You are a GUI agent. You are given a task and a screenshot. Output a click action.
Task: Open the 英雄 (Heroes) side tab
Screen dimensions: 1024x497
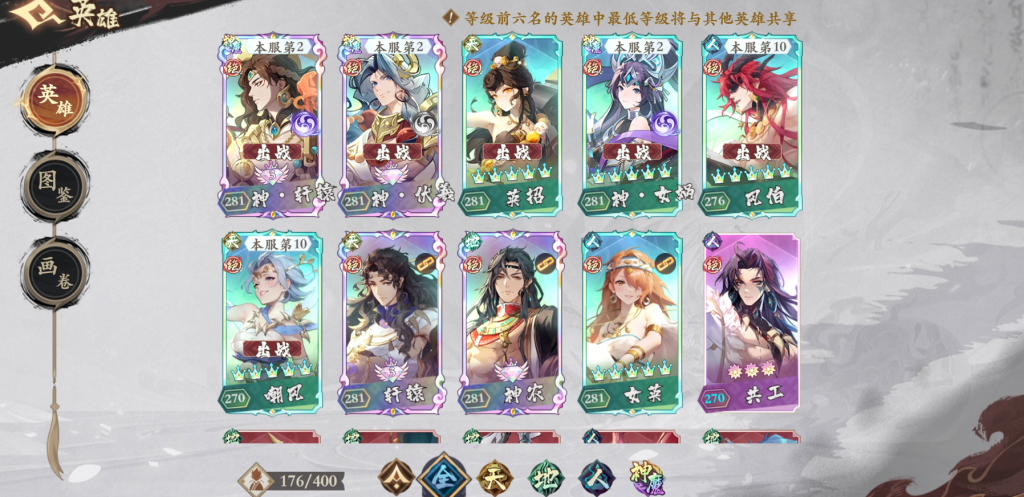[x=54, y=98]
